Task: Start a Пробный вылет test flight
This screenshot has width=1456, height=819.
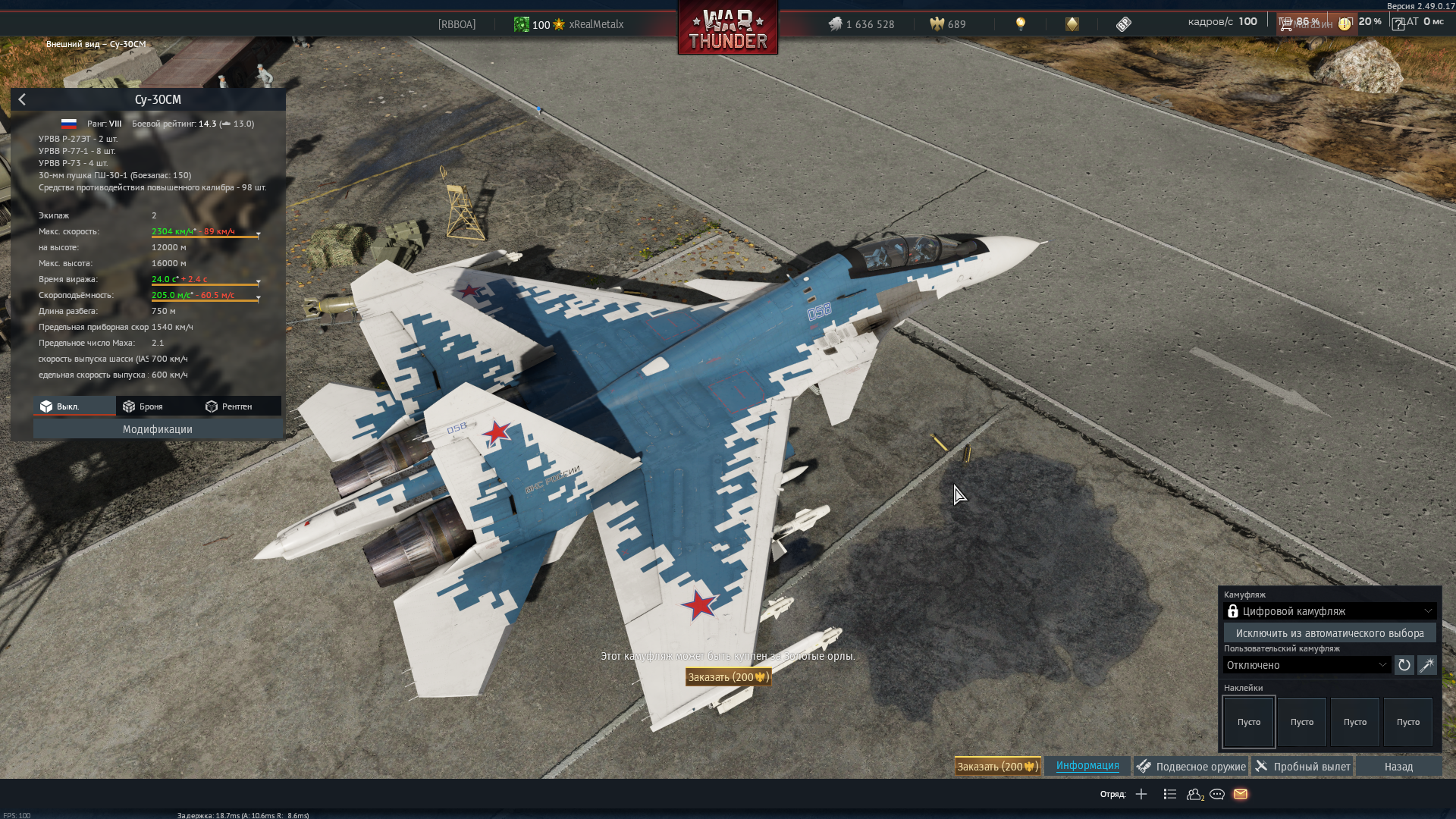Action: 1304,767
